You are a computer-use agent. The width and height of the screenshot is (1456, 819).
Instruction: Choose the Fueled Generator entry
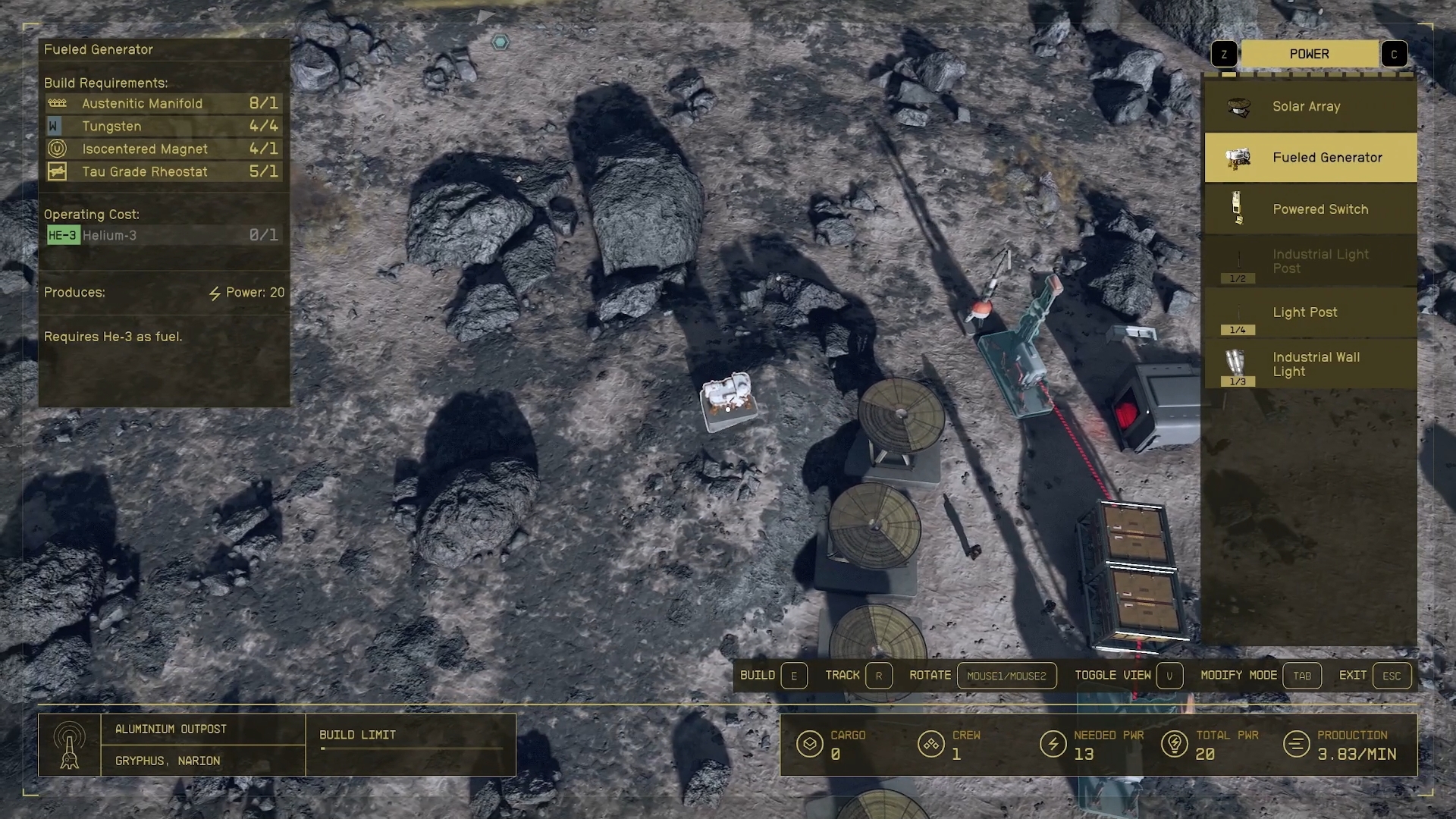1310,158
